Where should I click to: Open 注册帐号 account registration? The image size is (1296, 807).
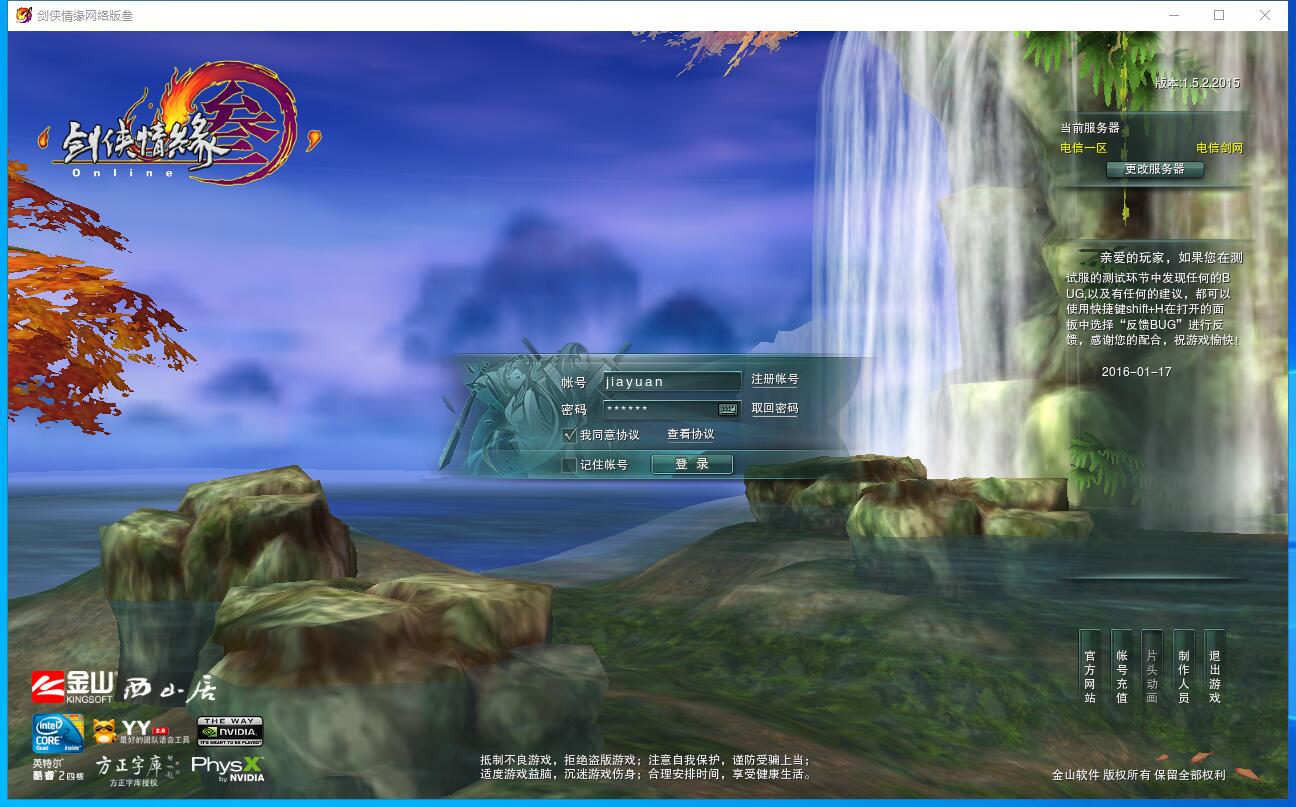click(775, 380)
